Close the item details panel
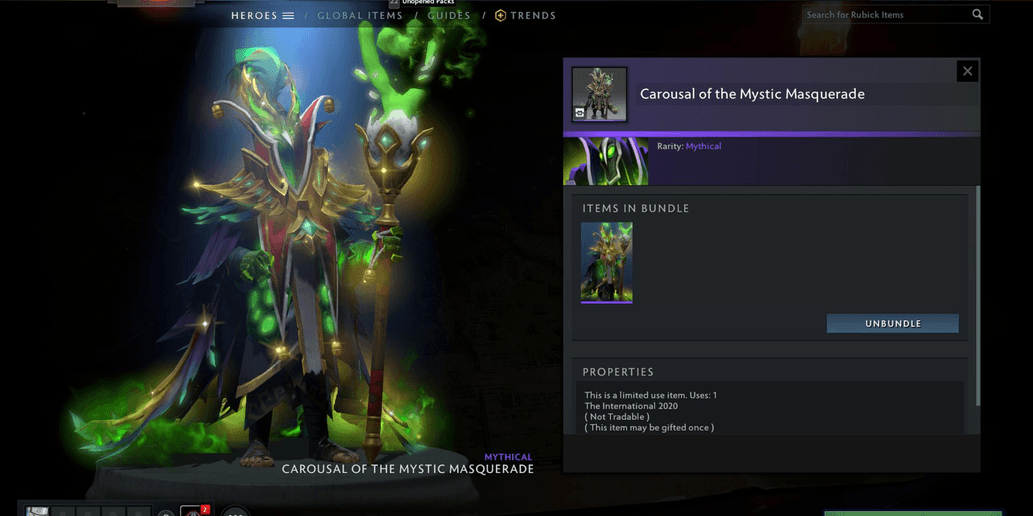Screen dimensions: 1033x516 coord(967,71)
